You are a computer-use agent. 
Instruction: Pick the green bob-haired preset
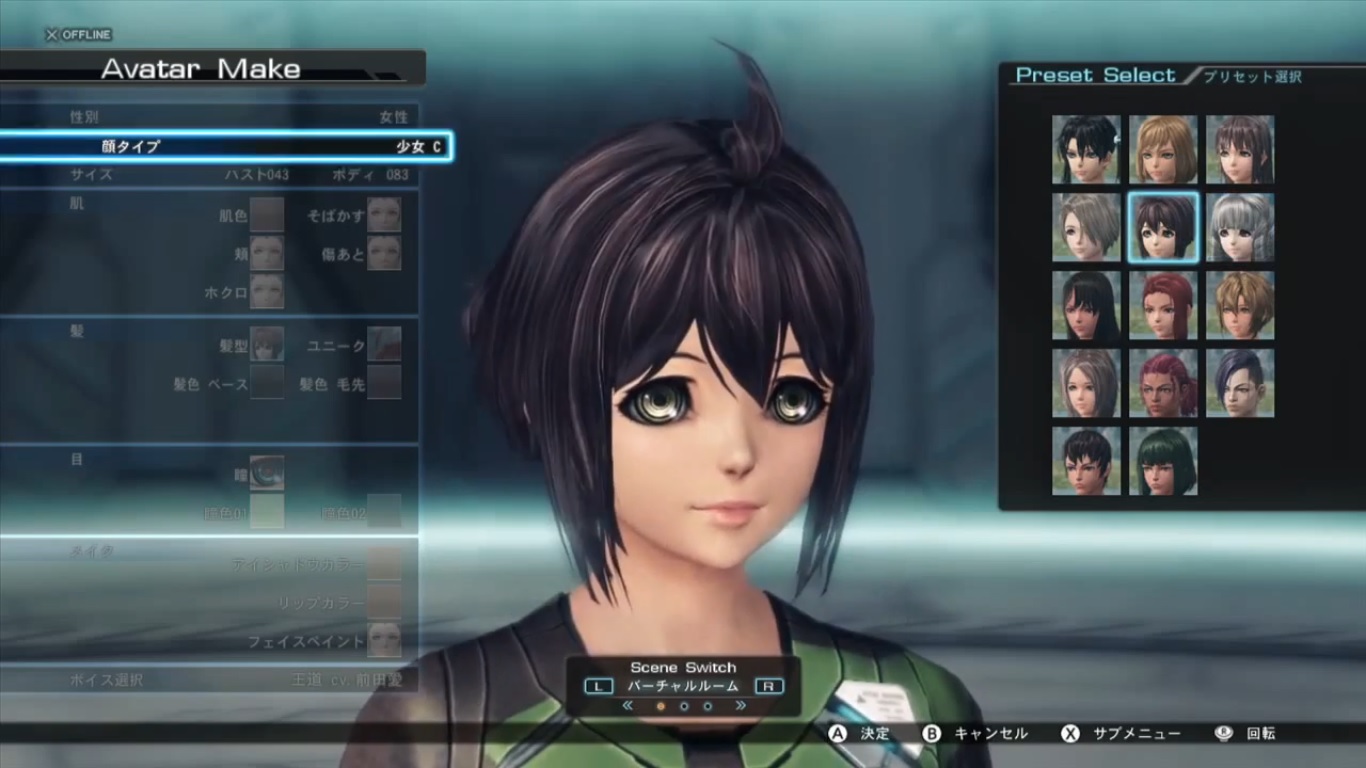(1163, 461)
